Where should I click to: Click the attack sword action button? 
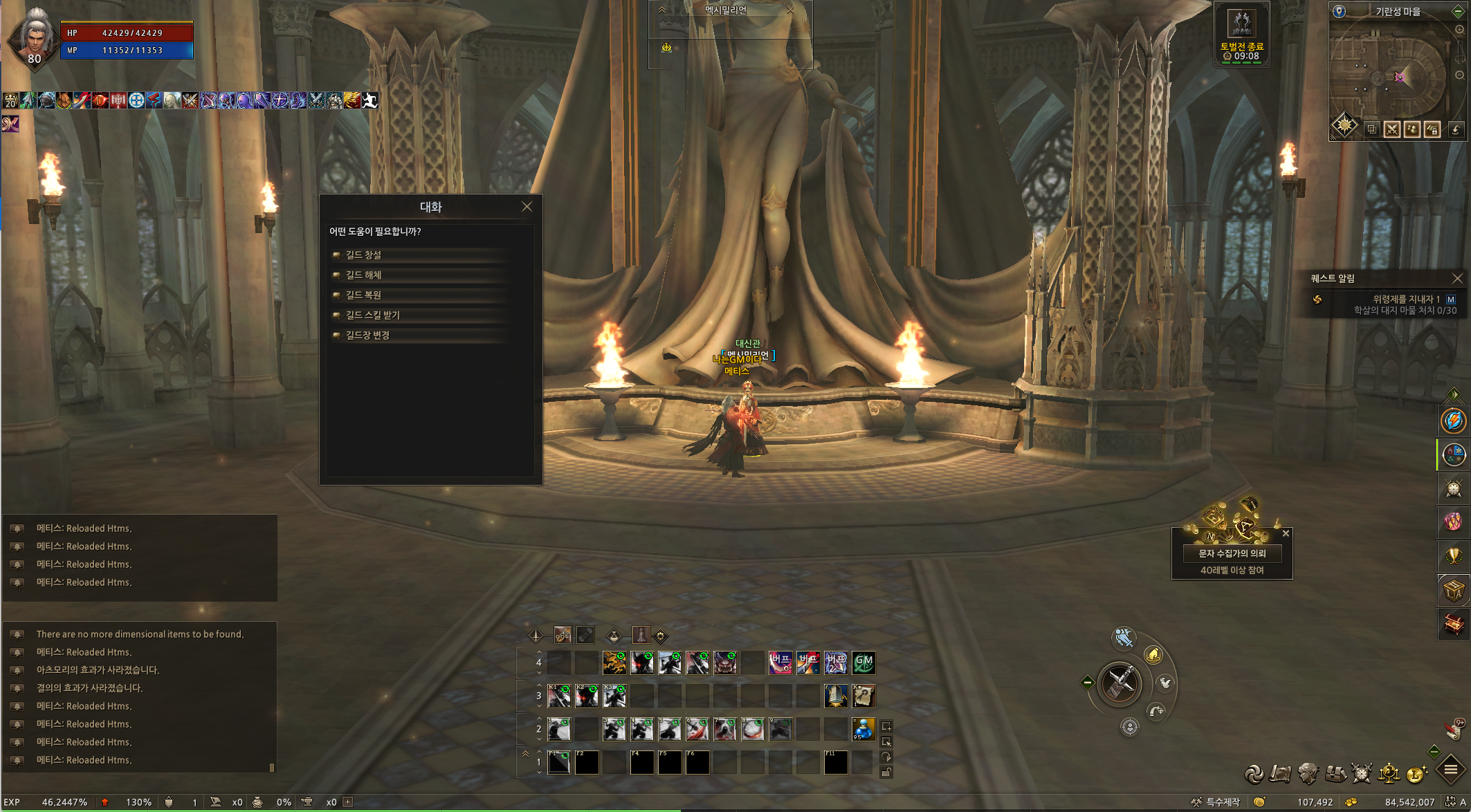(x=1119, y=683)
